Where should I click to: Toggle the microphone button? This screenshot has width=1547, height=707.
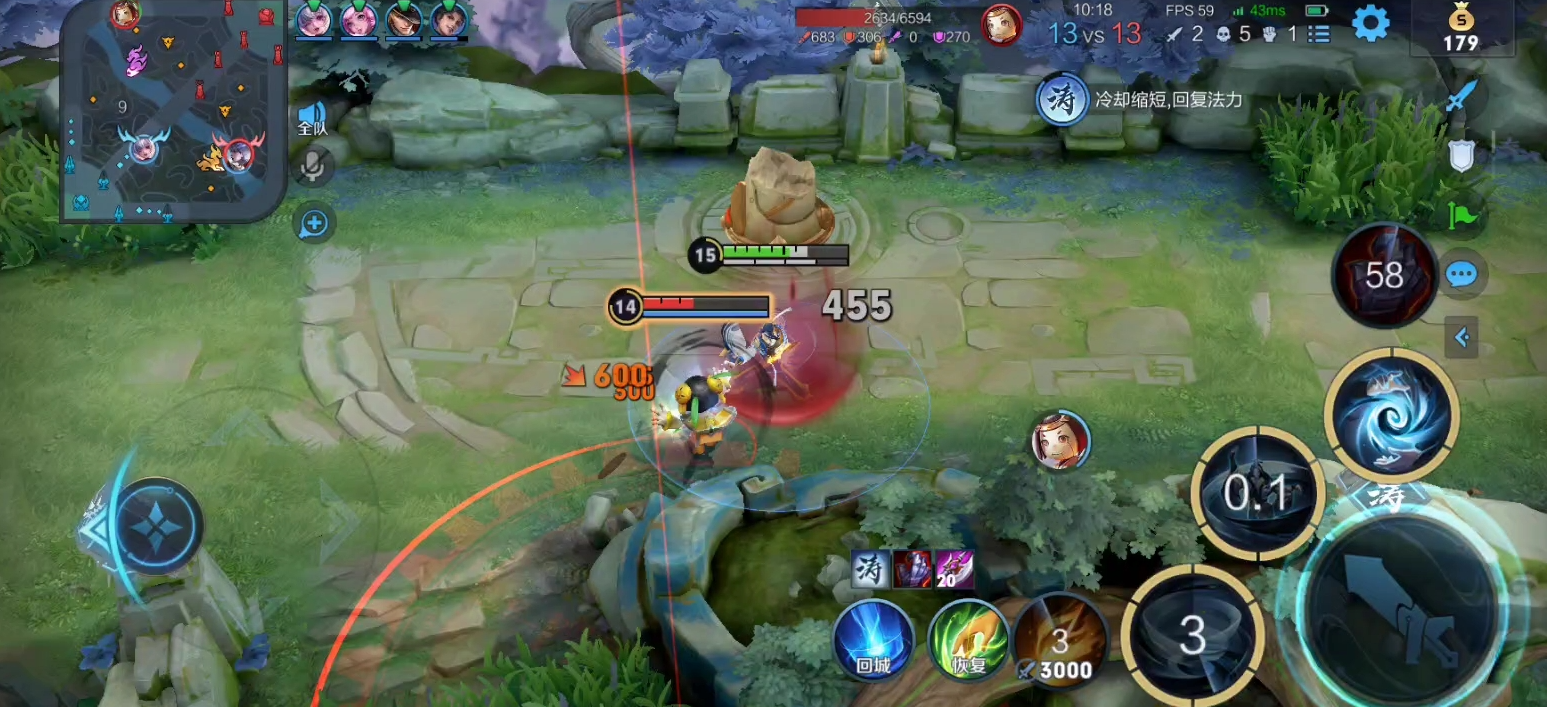313,166
